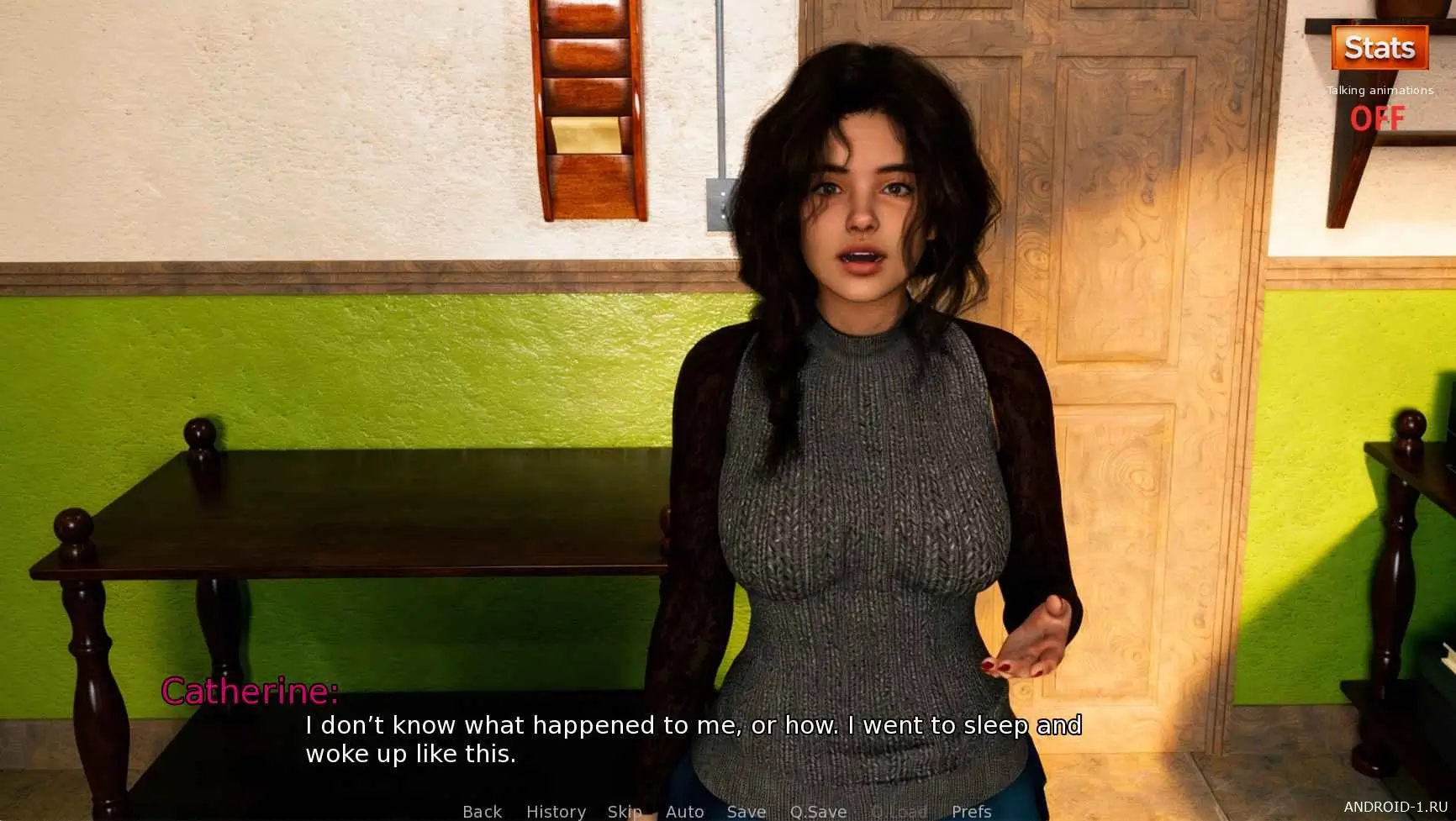Make a quick save with Q.Save
This screenshot has width=1456, height=821.
[x=818, y=811]
